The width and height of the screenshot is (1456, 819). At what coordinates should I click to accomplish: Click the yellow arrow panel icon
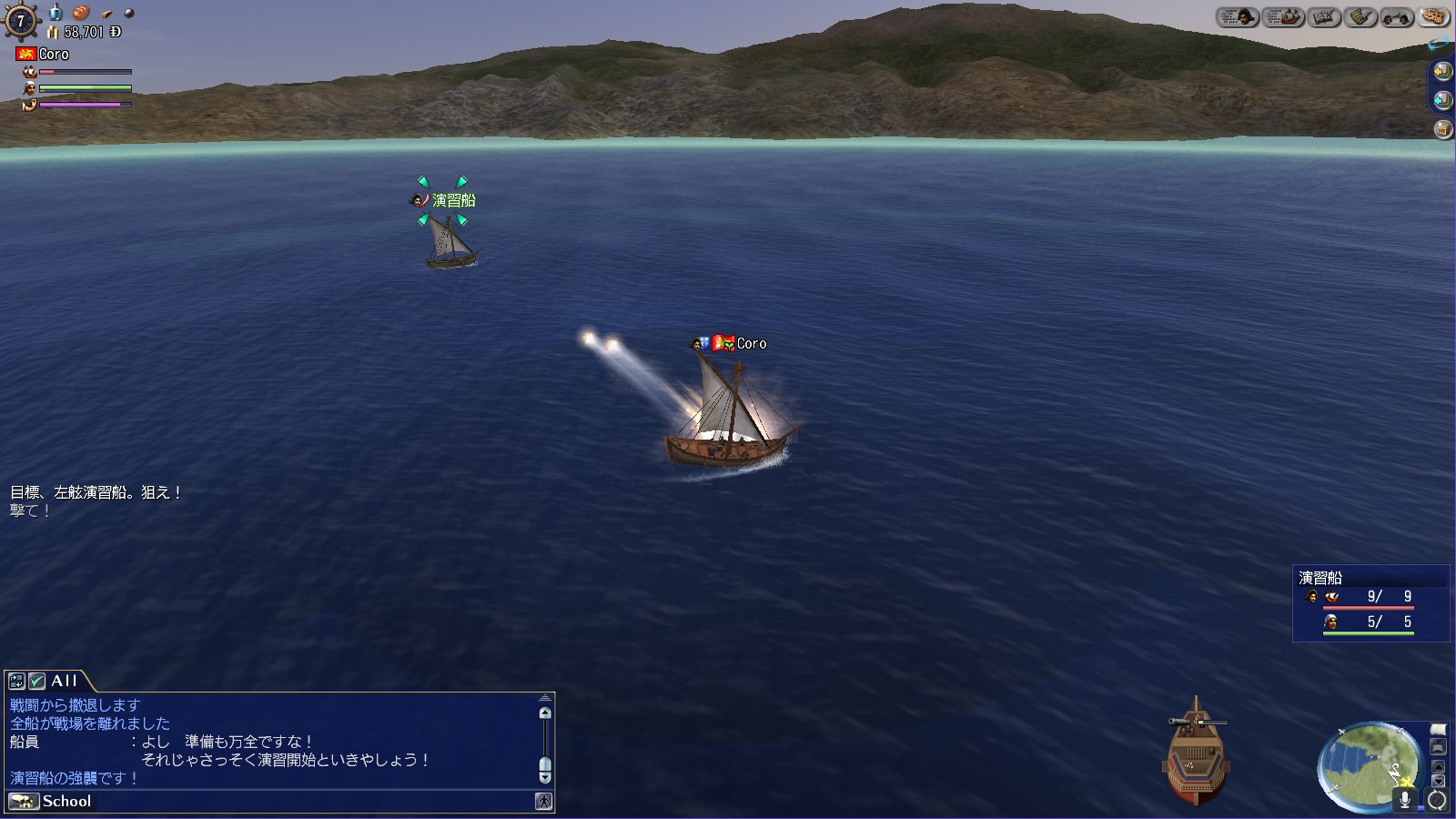(x=1442, y=71)
